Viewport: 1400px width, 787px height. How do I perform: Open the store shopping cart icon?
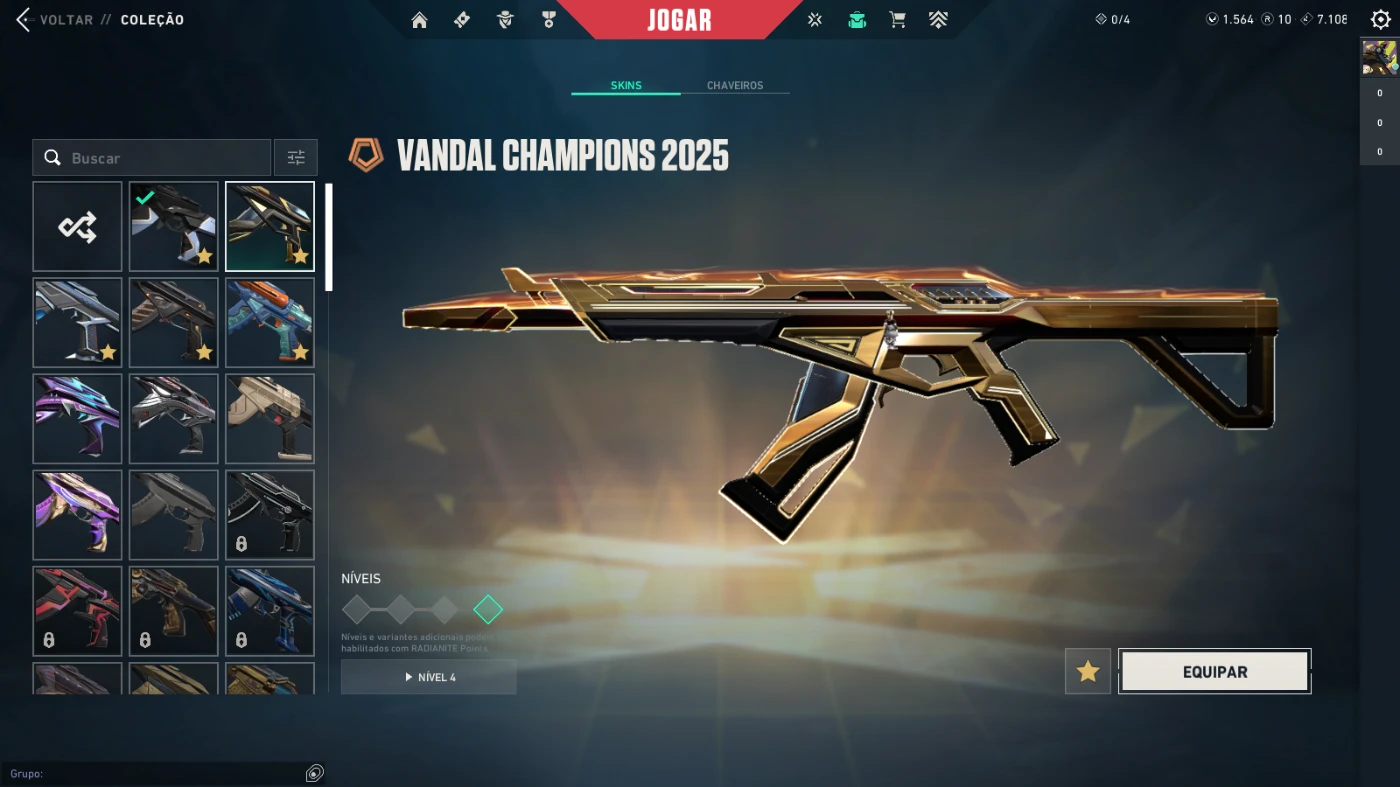tap(897, 20)
